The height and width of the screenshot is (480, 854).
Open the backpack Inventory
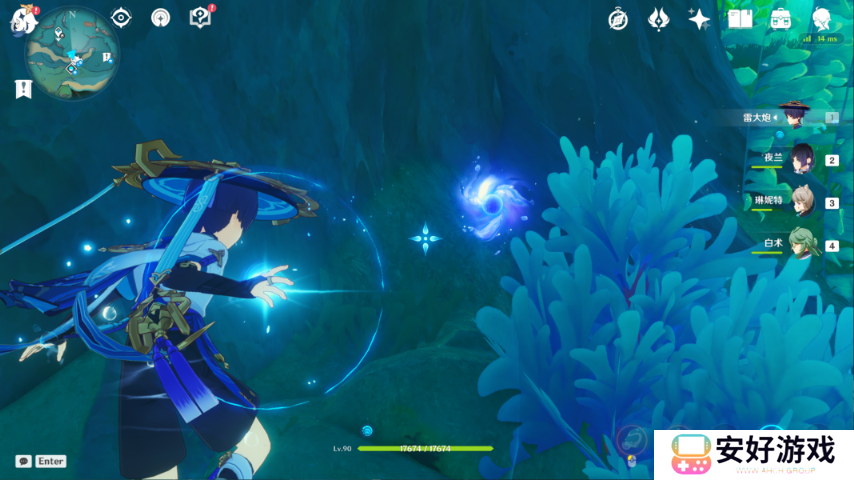781,19
